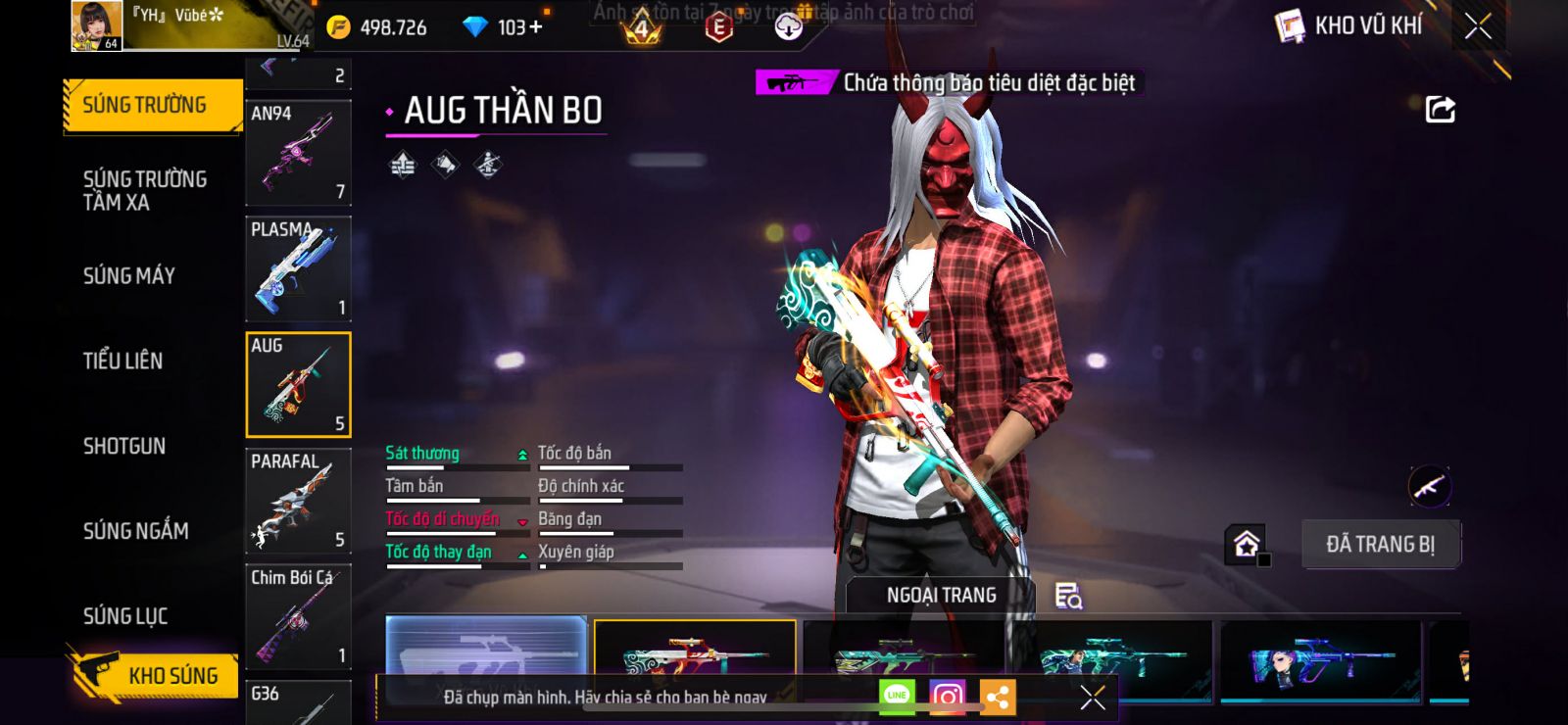This screenshot has width=1568, height=725.
Task: Close the weapon armory screen
Action: (x=1478, y=26)
